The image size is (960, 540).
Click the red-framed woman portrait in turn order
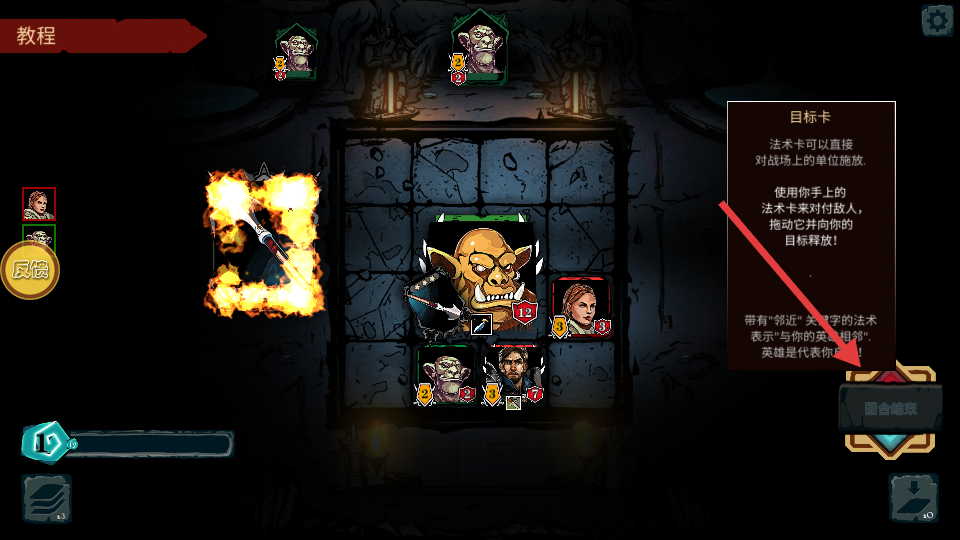(x=39, y=204)
